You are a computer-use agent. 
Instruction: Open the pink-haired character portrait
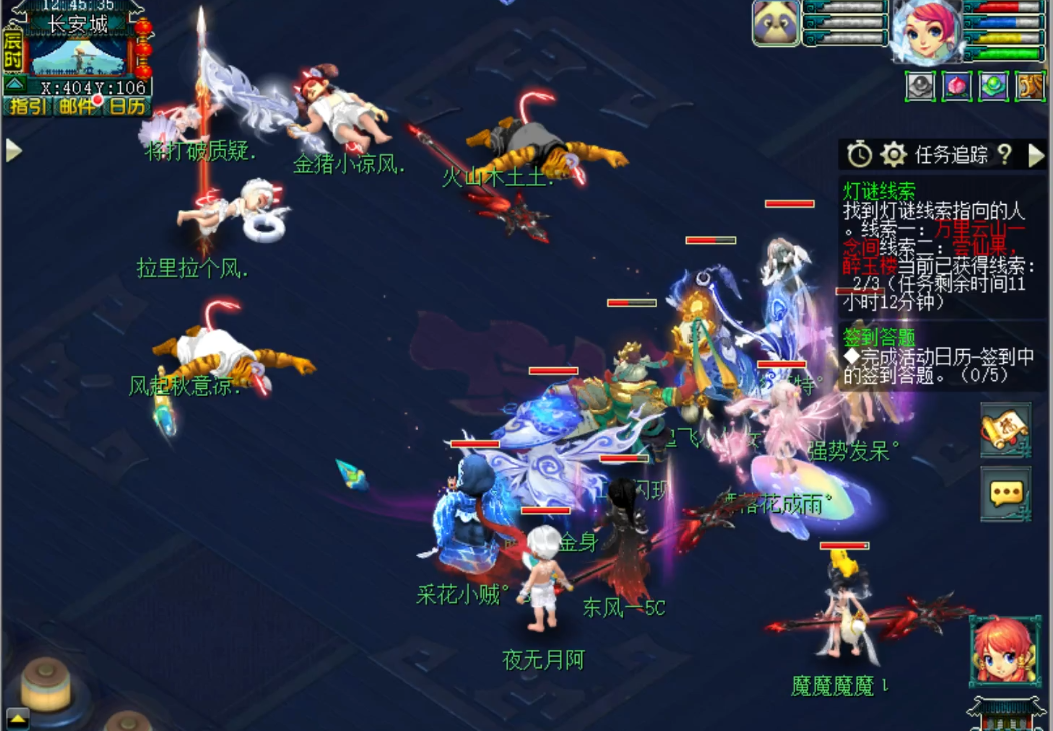pyautogui.click(x=925, y=30)
